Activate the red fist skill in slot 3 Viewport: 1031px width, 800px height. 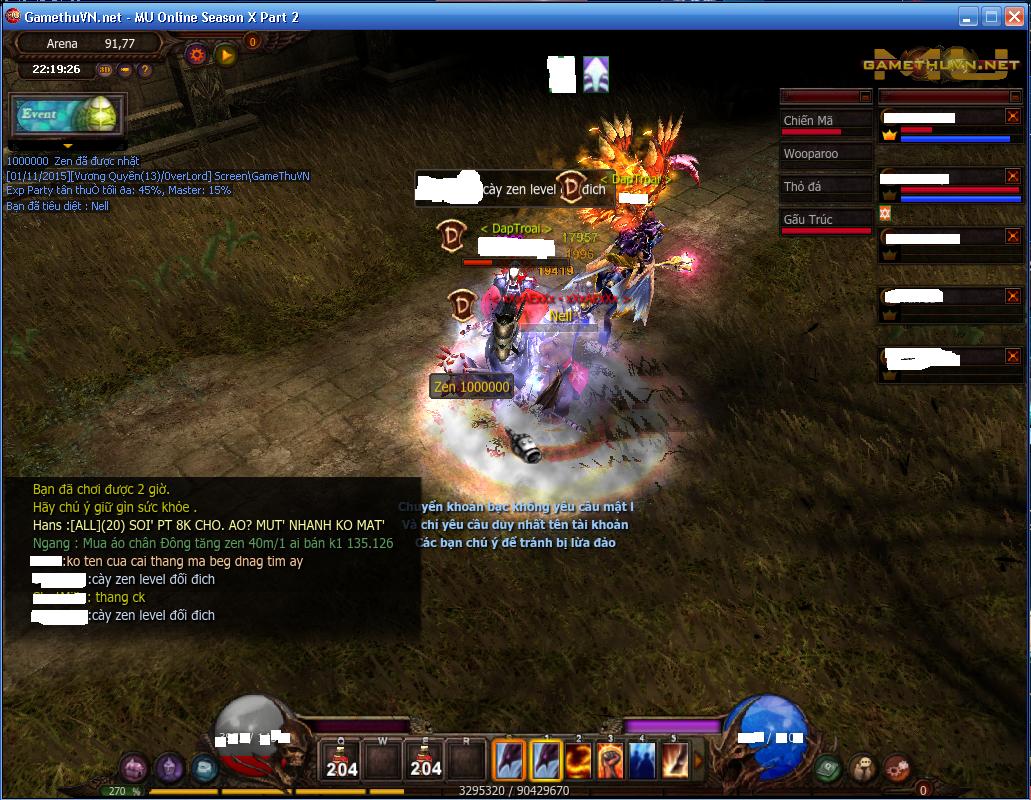click(x=610, y=761)
